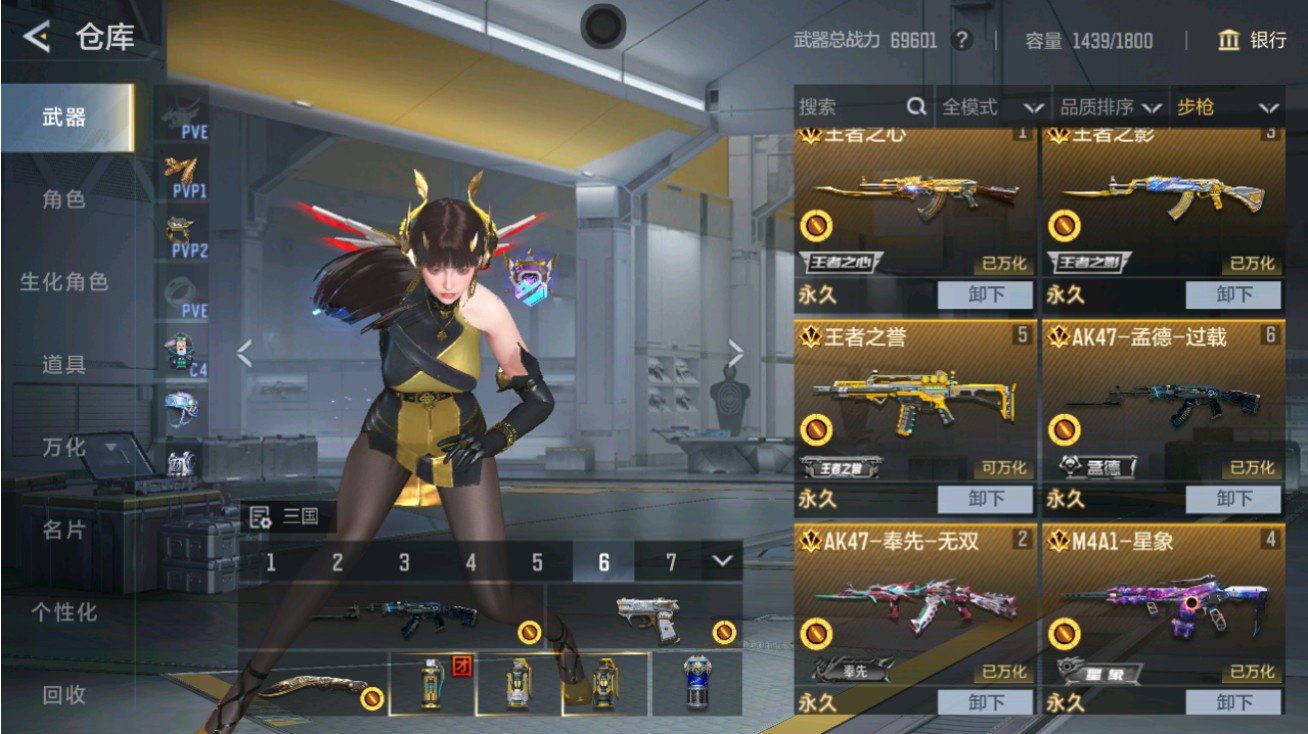Switch to the 角色 sidebar tab
1308x734 pixels.
[62, 199]
